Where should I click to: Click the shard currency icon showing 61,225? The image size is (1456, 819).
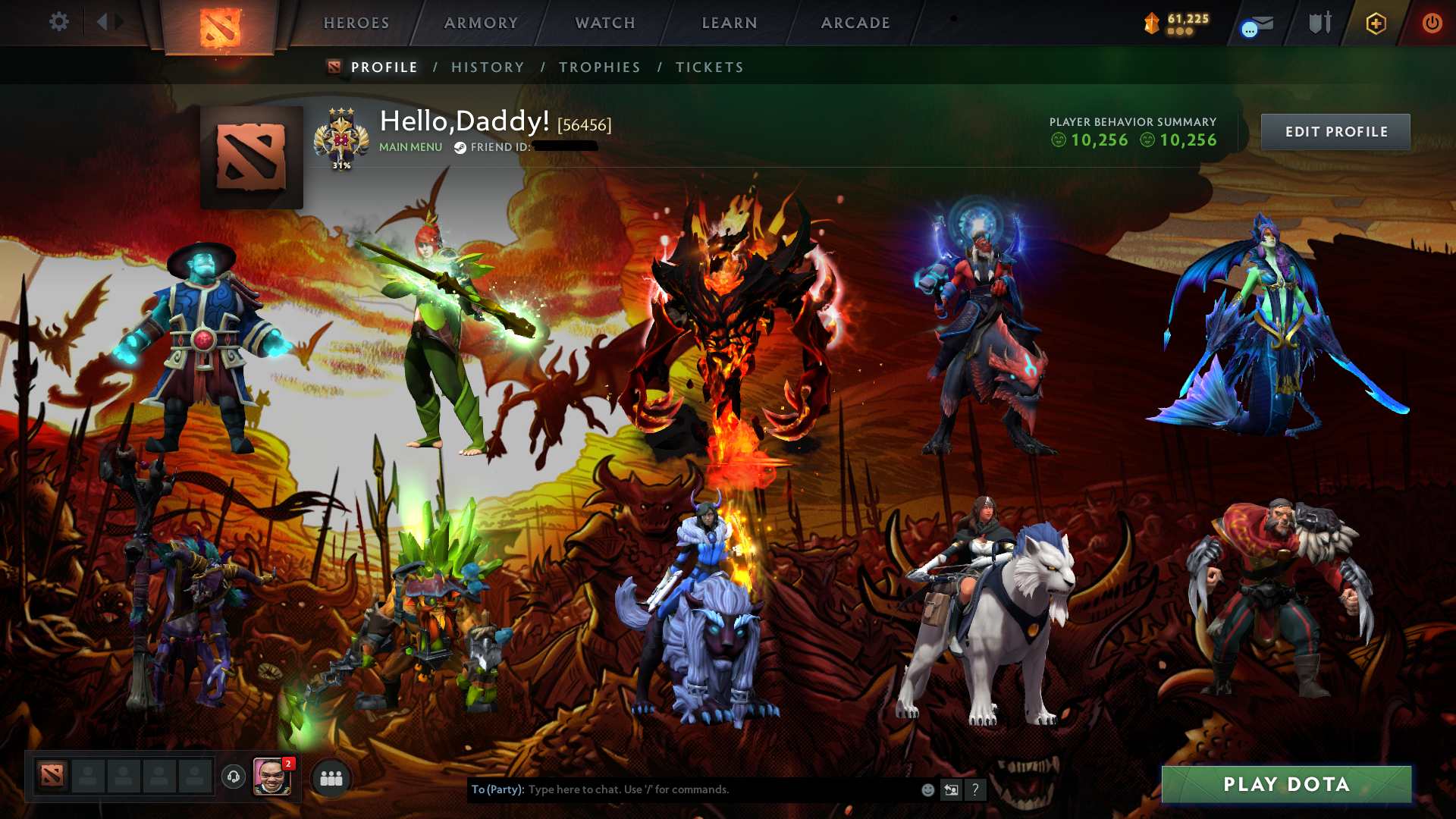click(1152, 23)
